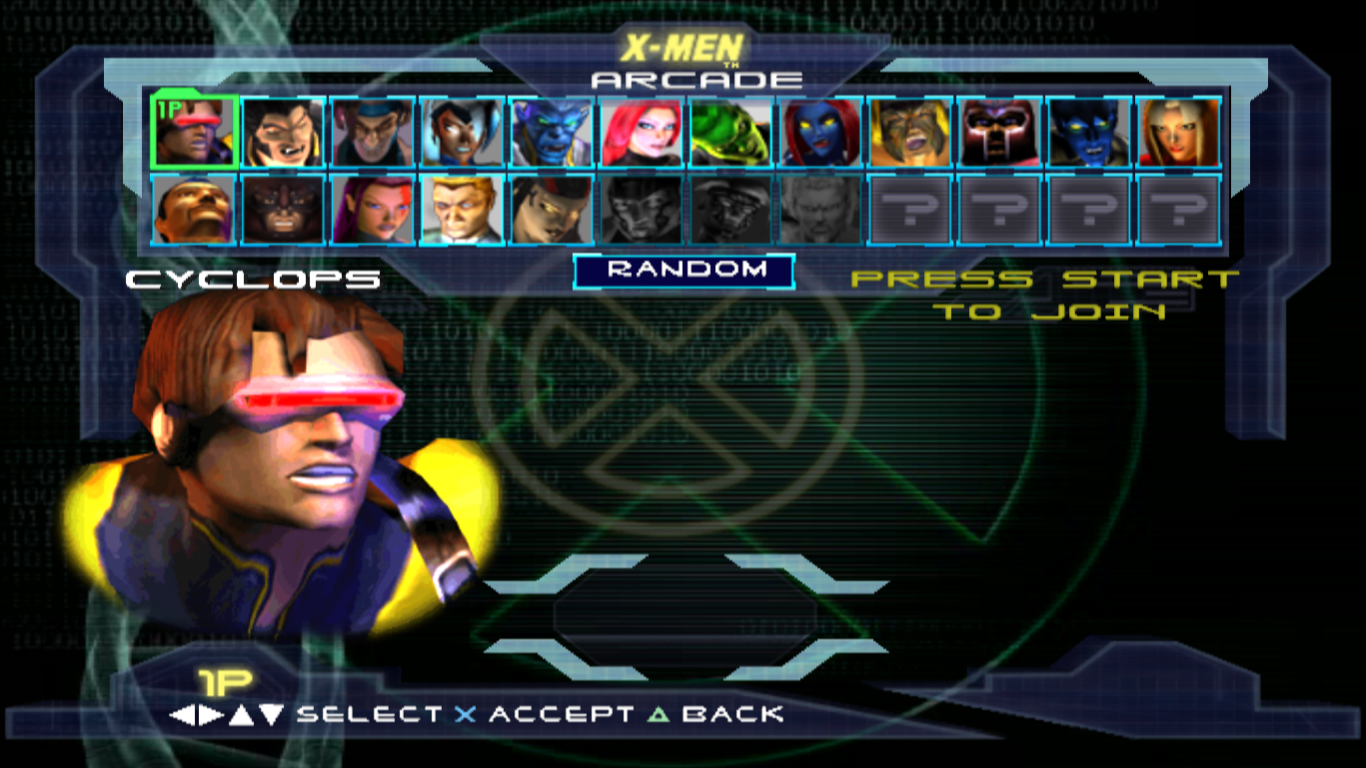Choose Wolverine from the roster
Viewport: 1366px width, 768px height.
pyautogui.click(x=283, y=132)
